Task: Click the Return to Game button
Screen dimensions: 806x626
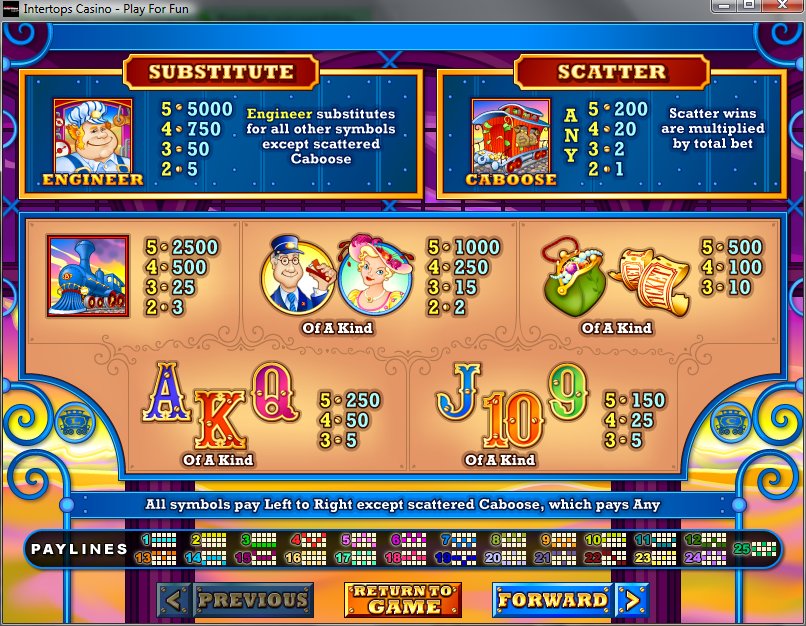Action: click(x=403, y=600)
